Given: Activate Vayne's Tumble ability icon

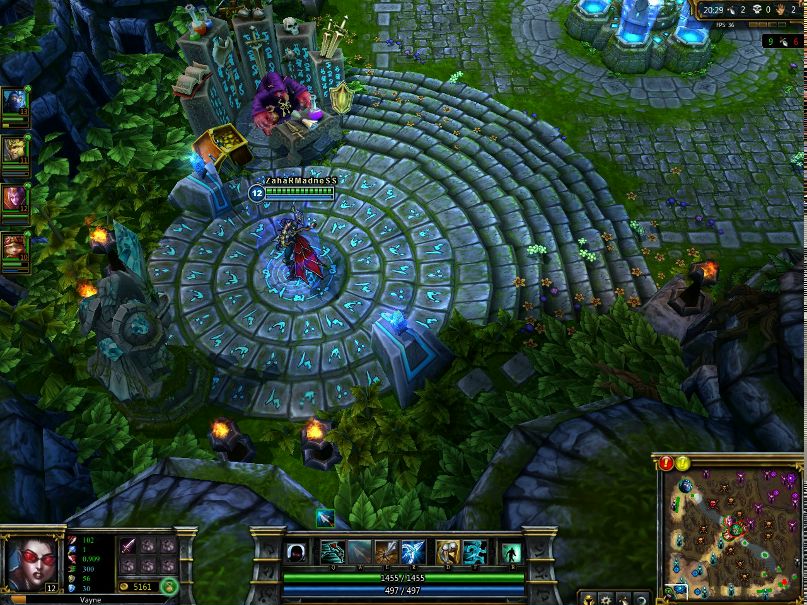Looking at the screenshot, I should 332,552.
